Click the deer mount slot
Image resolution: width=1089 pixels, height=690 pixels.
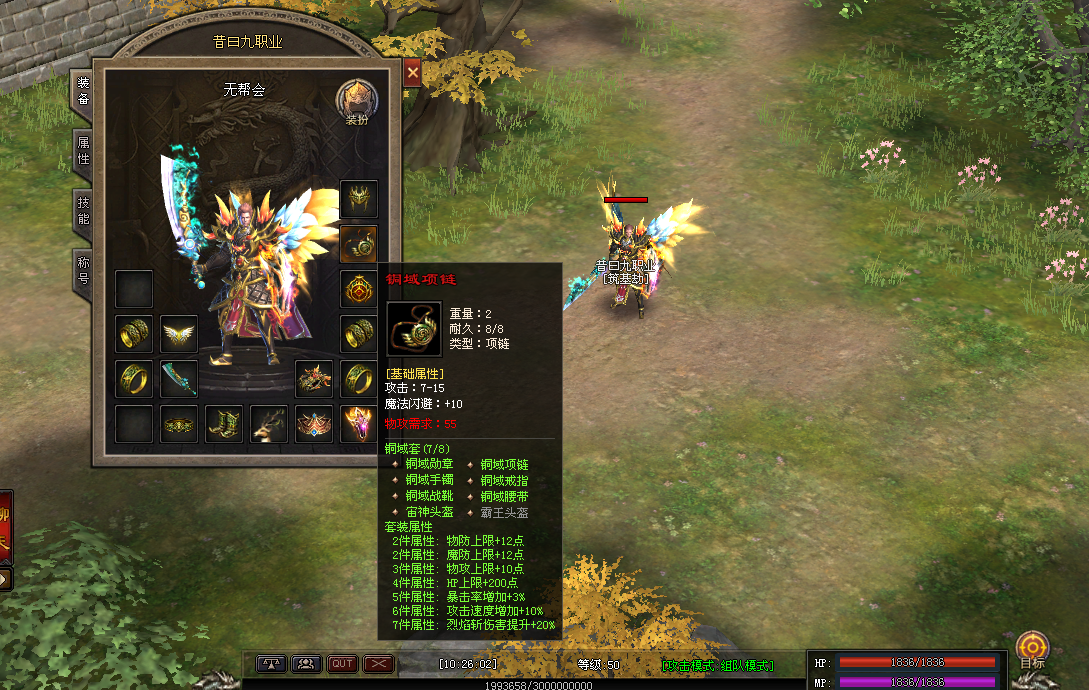269,423
